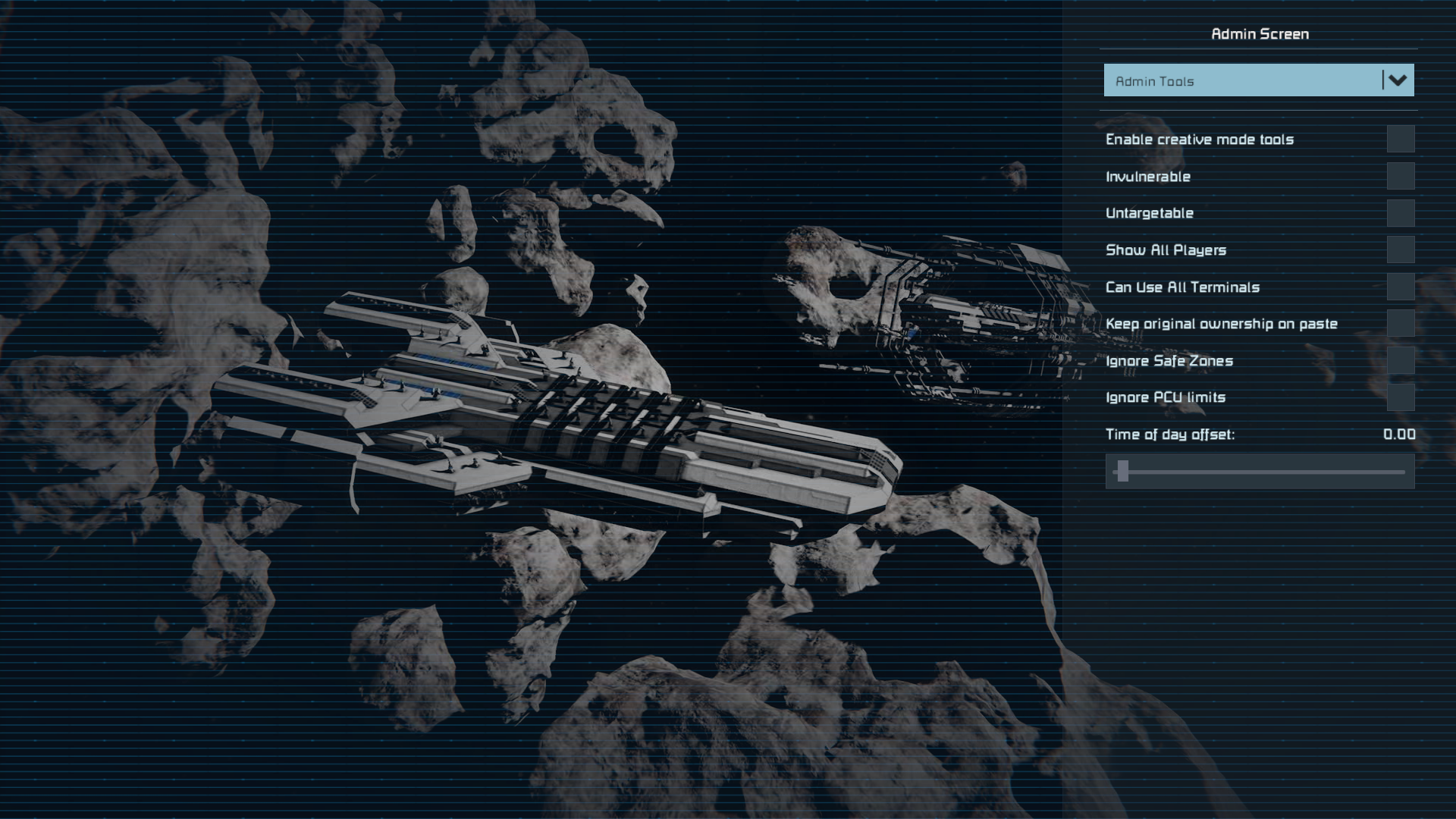The width and height of the screenshot is (1456, 819).
Task: Toggle the Invulnerable checkbox
Action: [1400, 177]
